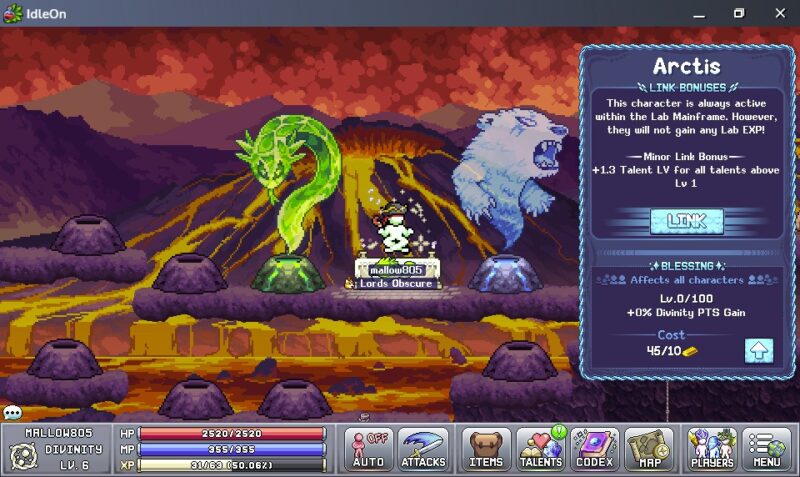Open the Codex book

click(x=595, y=449)
